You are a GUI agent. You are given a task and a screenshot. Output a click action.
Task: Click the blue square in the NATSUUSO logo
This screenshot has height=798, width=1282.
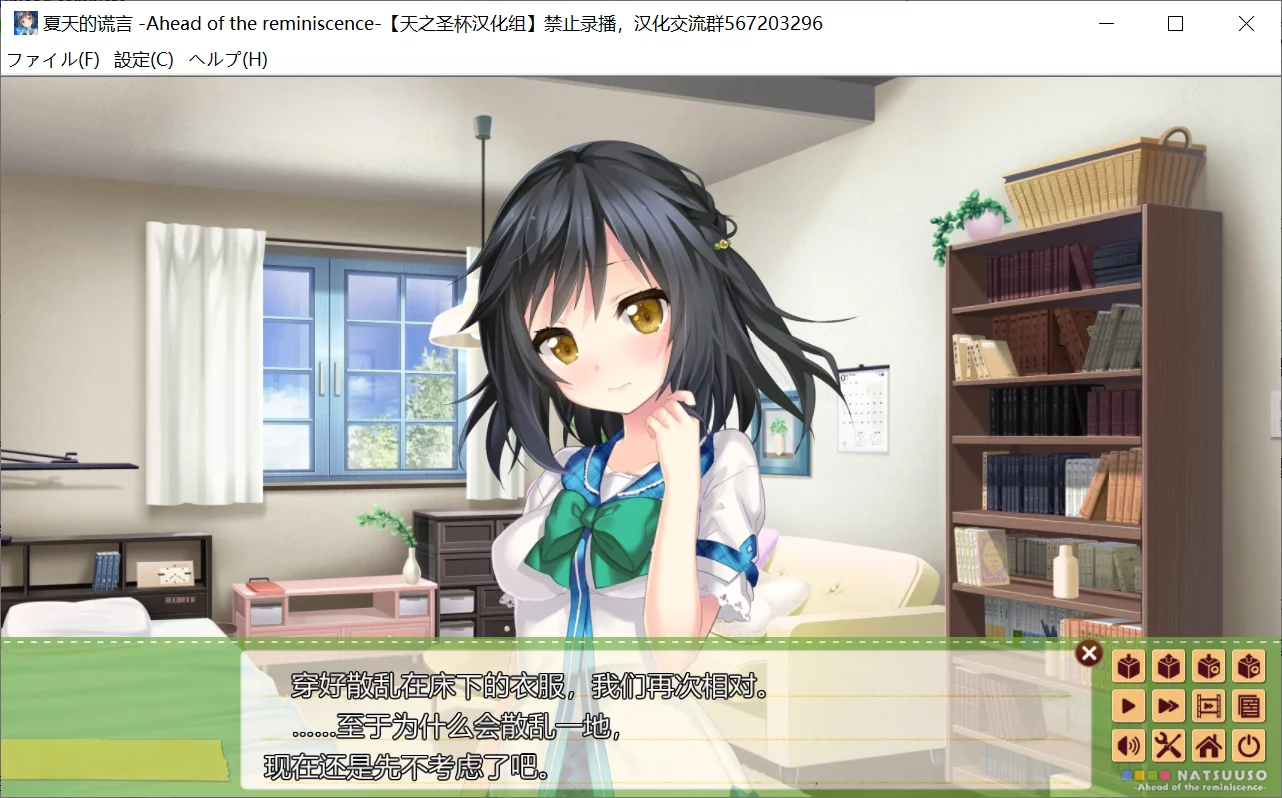click(1126, 776)
